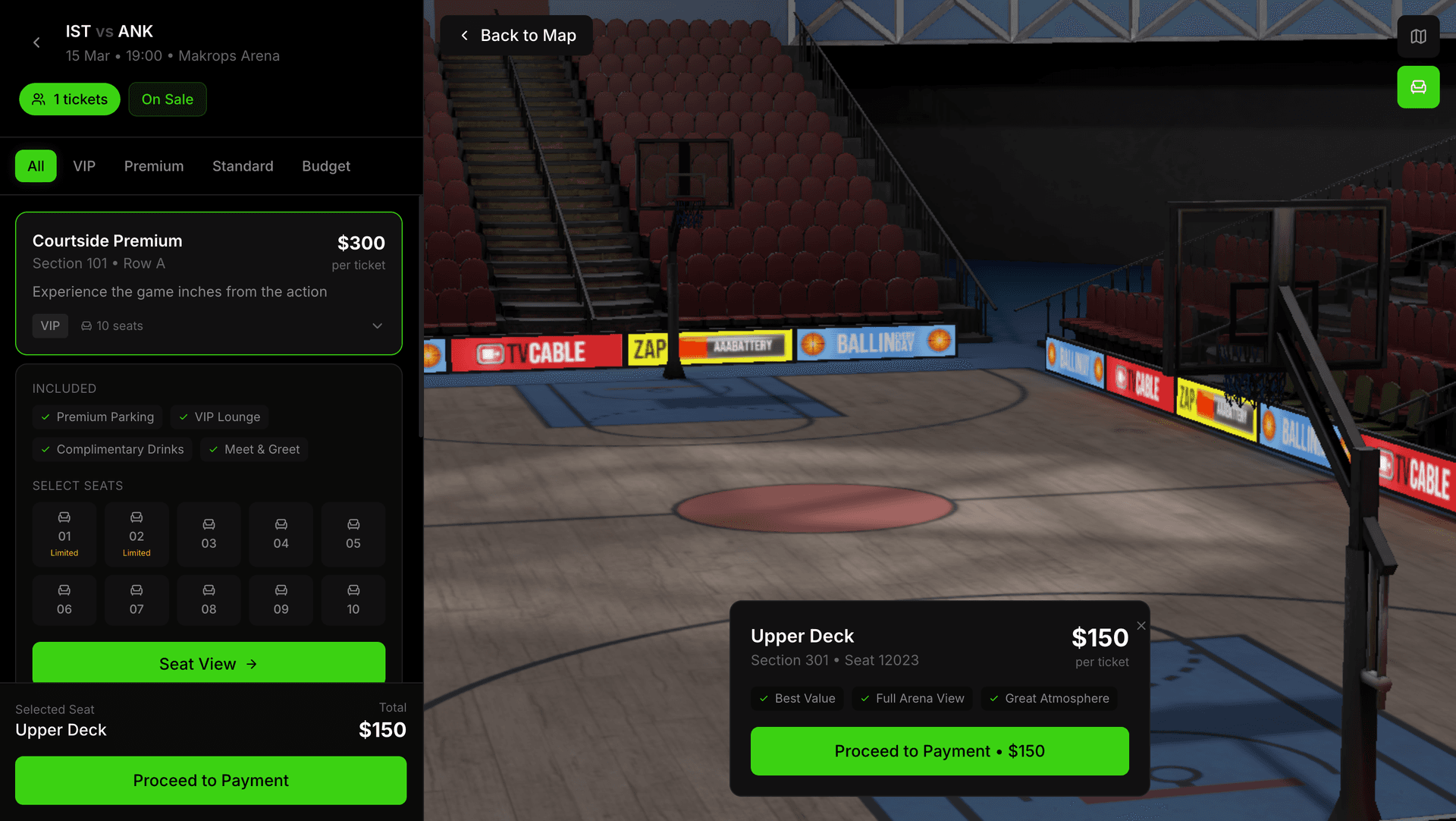Viewport: 1456px width, 821px height.
Task: Expand the Courtside Premium details chevron
Action: point(377,326)
